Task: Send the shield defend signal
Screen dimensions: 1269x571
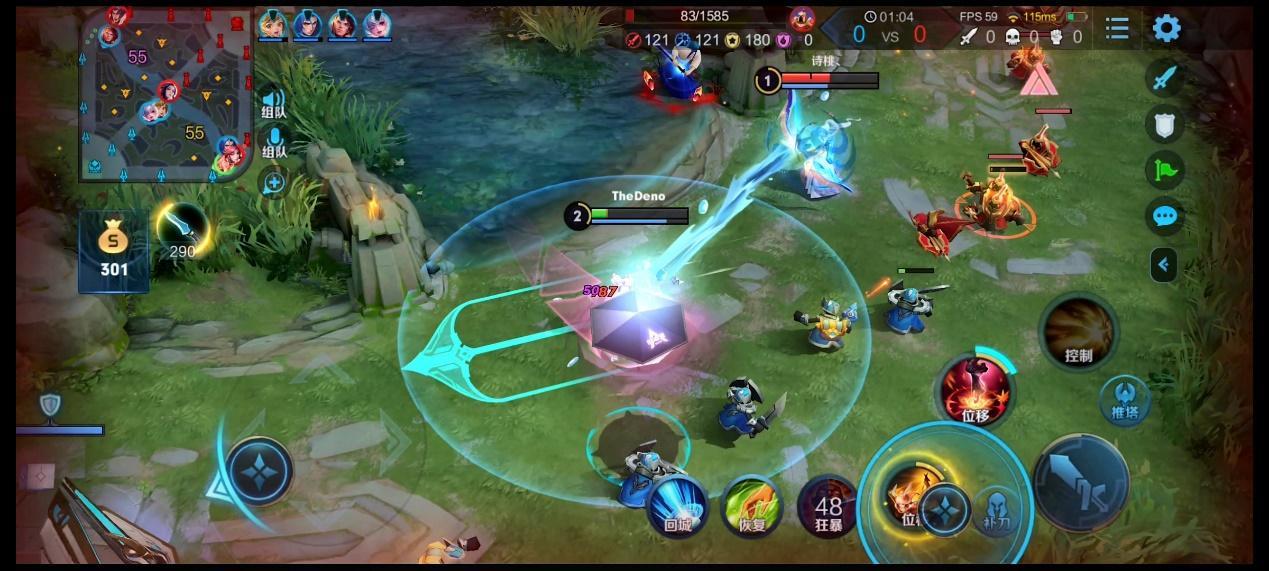Action: (x=1165, y=124)
